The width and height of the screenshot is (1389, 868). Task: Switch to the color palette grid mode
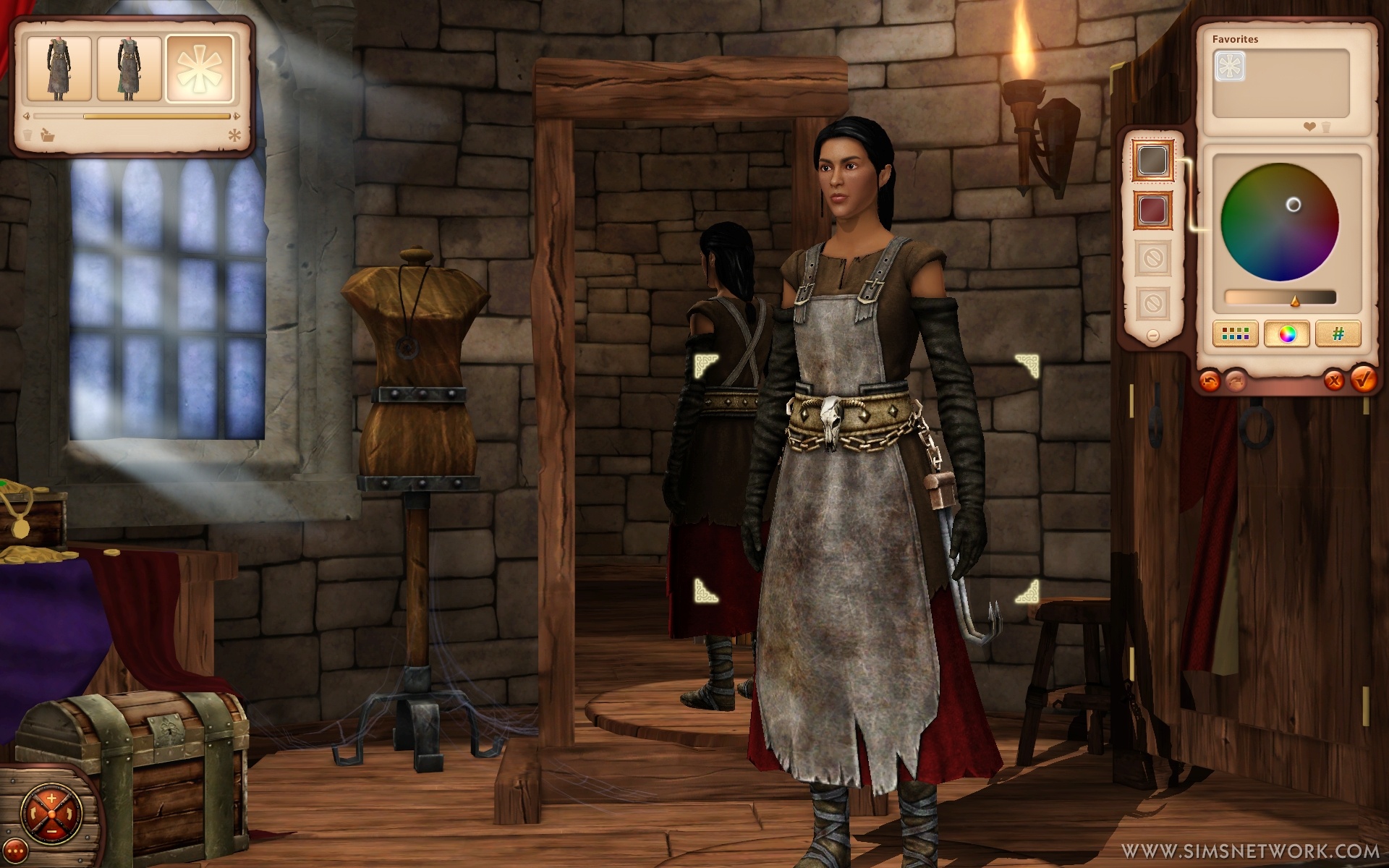(x=1235, y=334)
